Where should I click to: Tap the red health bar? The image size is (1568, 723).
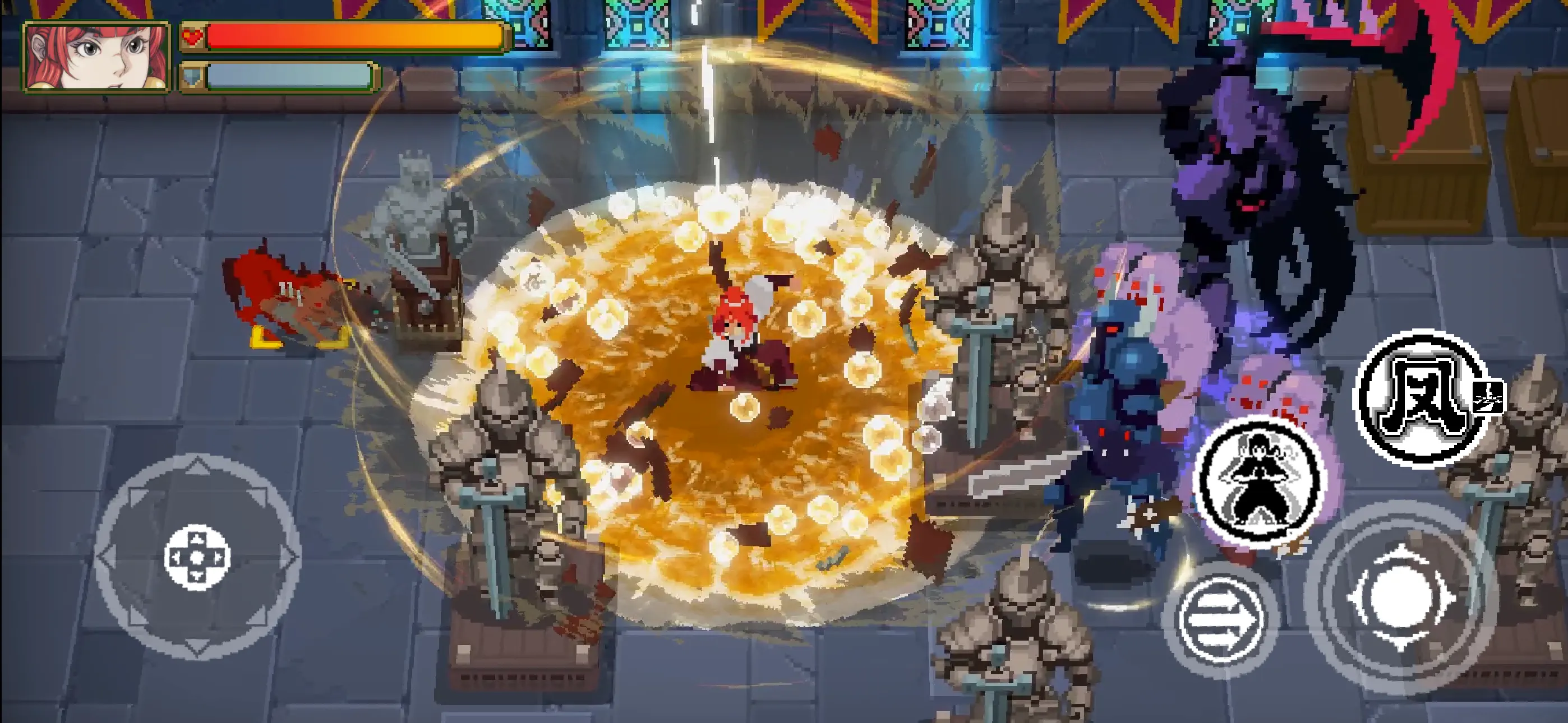tap(347, 36)
